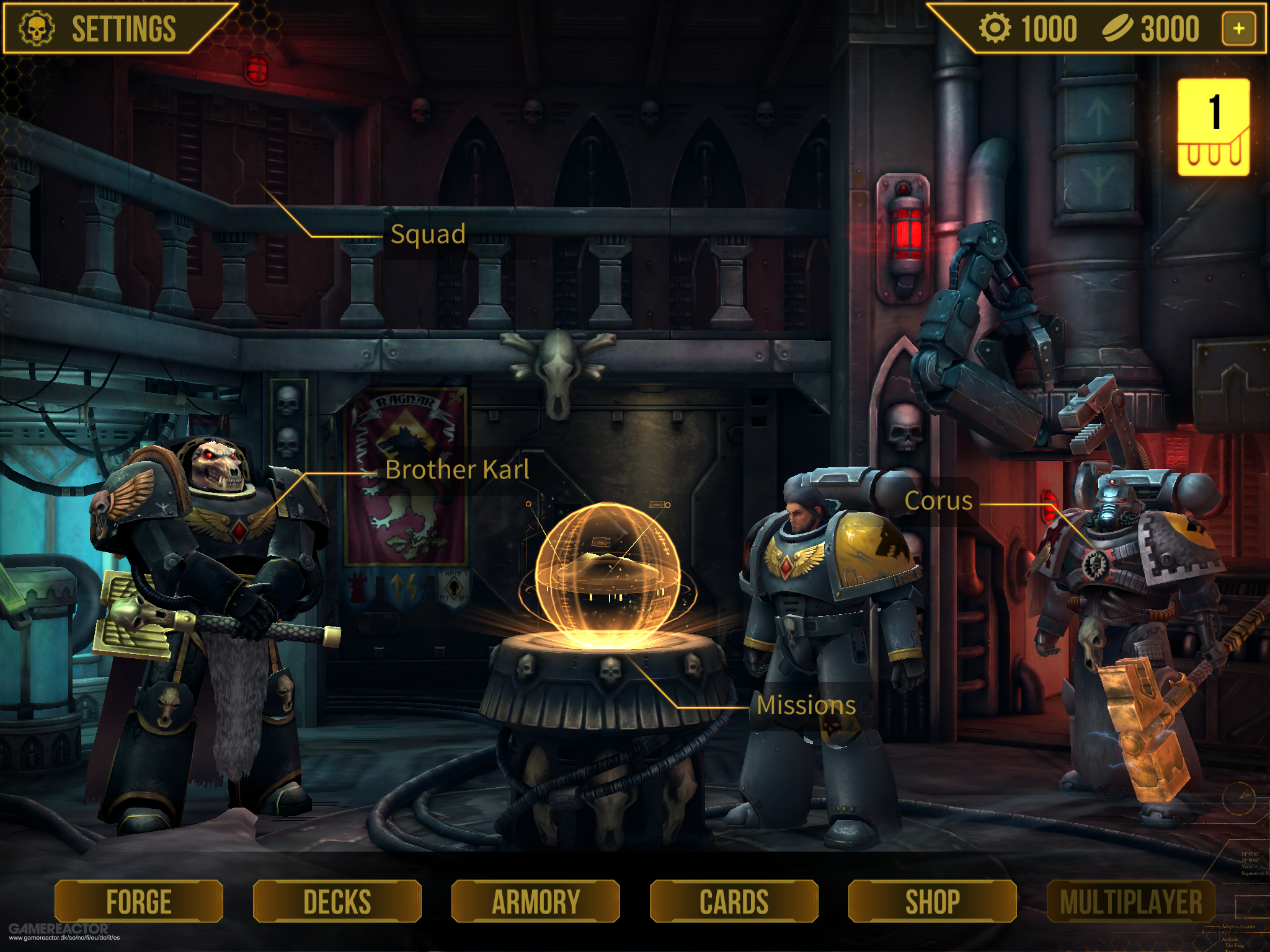This screenshot has height=952, width=1270.
Task: Open the Forge screen
Action: [138, 901]
